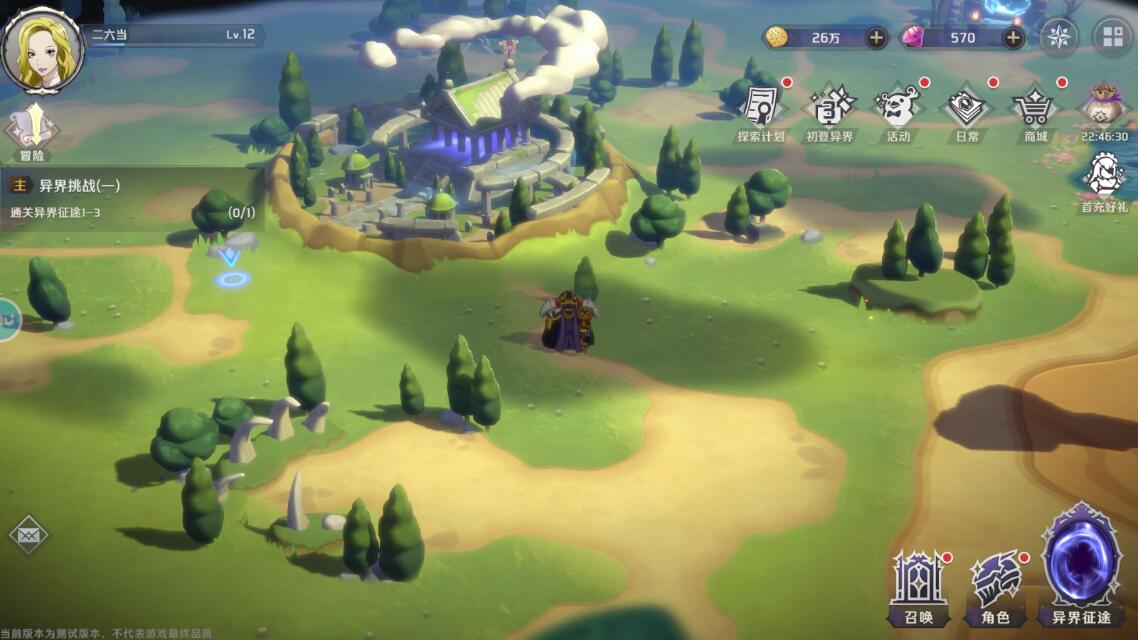Screen dimensions: 1138x640
Task: Open the compass star icon menu
Action: point(1059,38)
